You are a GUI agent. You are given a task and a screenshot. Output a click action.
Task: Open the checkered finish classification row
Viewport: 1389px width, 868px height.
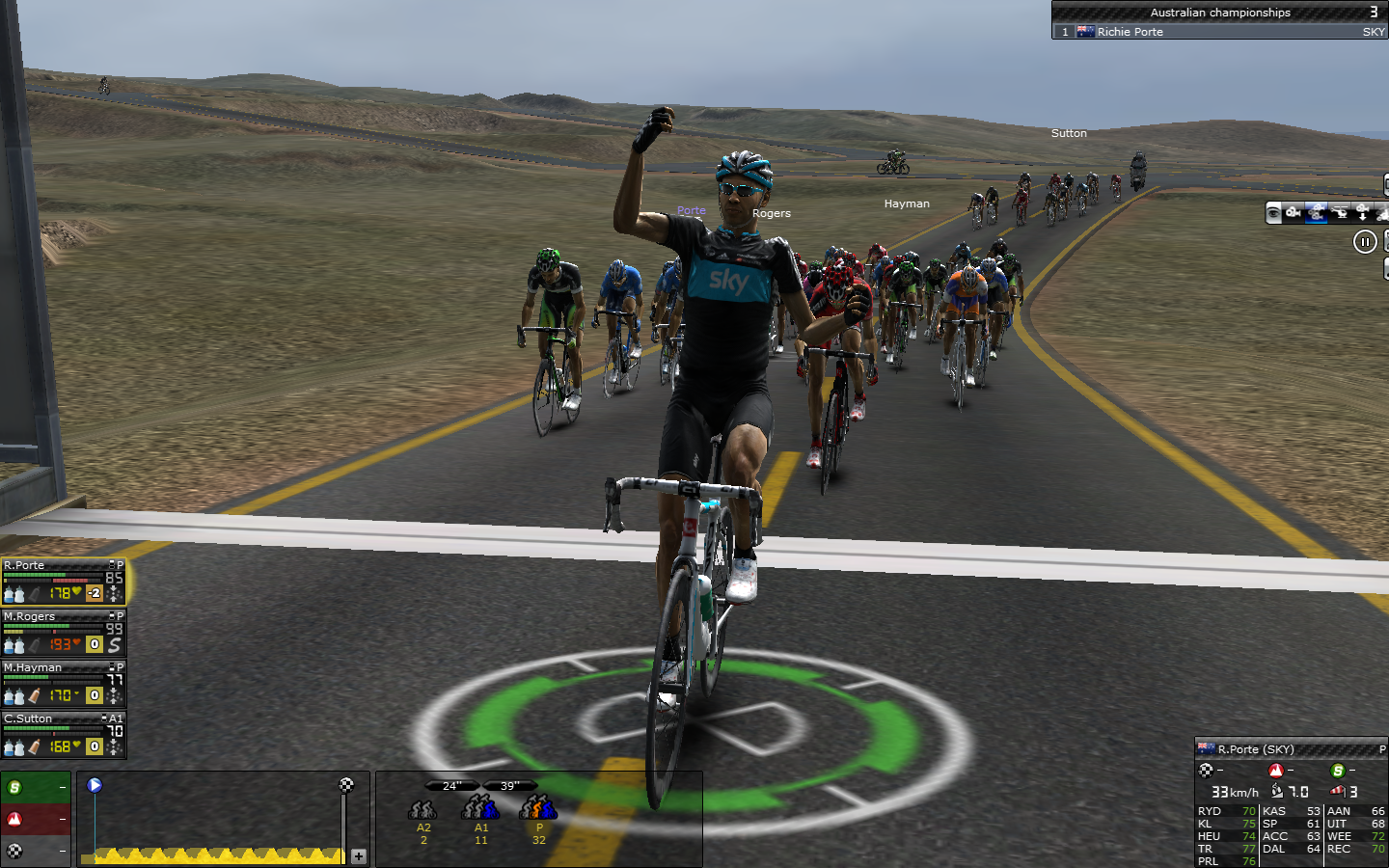[36, 851]
